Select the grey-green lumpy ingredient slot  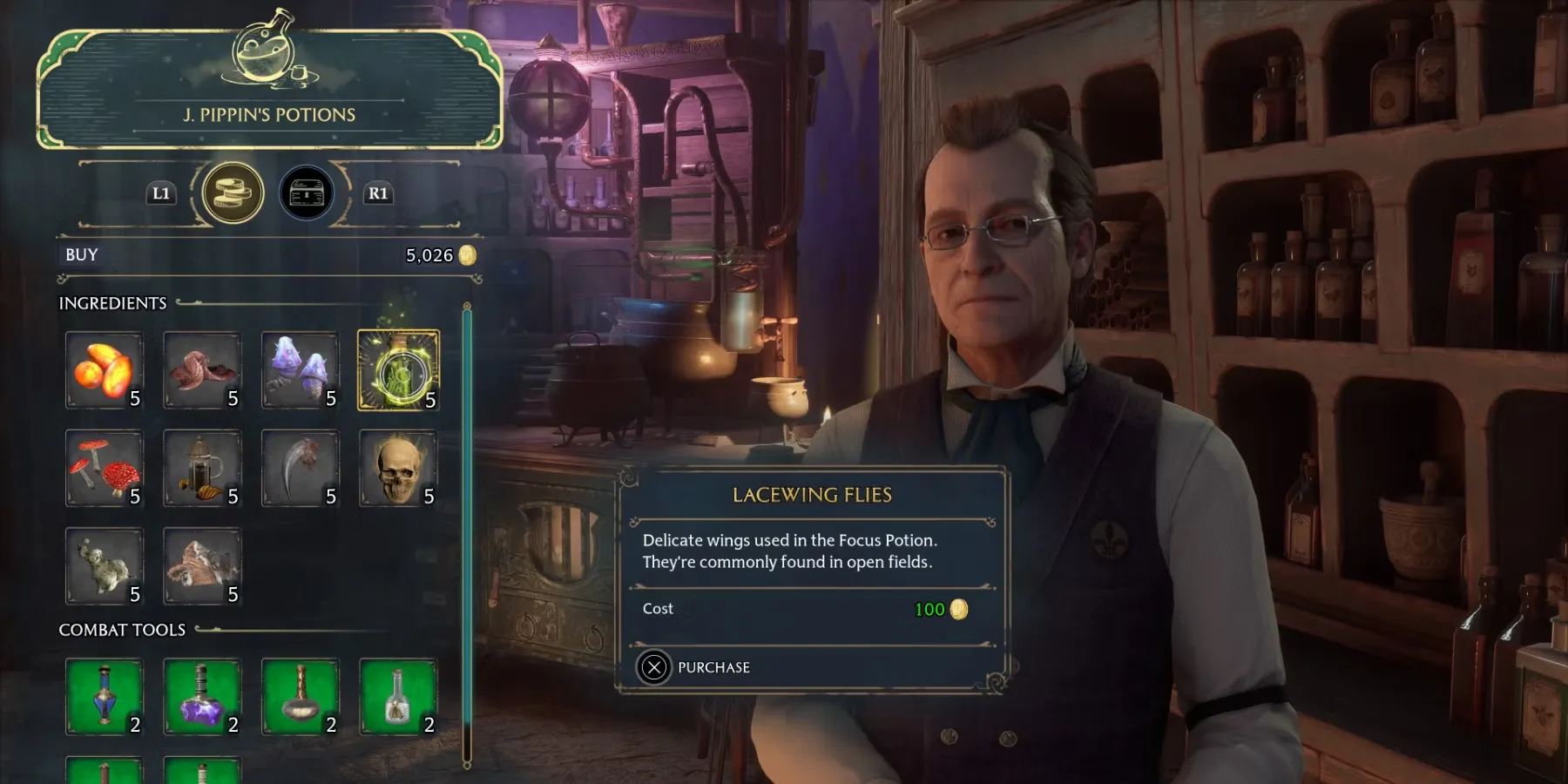click(x=105, y=566)
